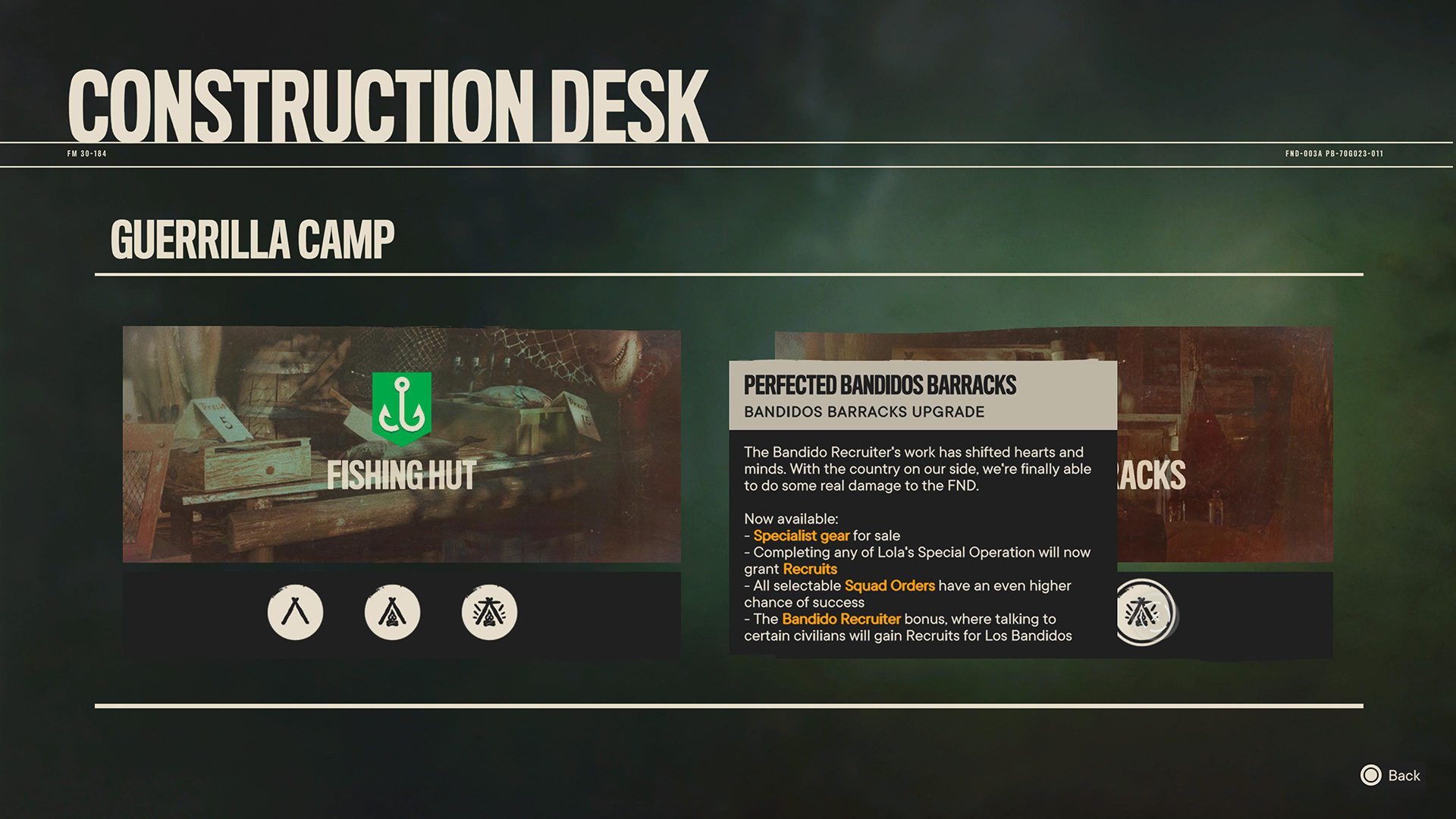Choose the glowing perfected-tier icon under Fishing Hut
The width and height of the screenshot is (1456, 819).
point(489,613)
